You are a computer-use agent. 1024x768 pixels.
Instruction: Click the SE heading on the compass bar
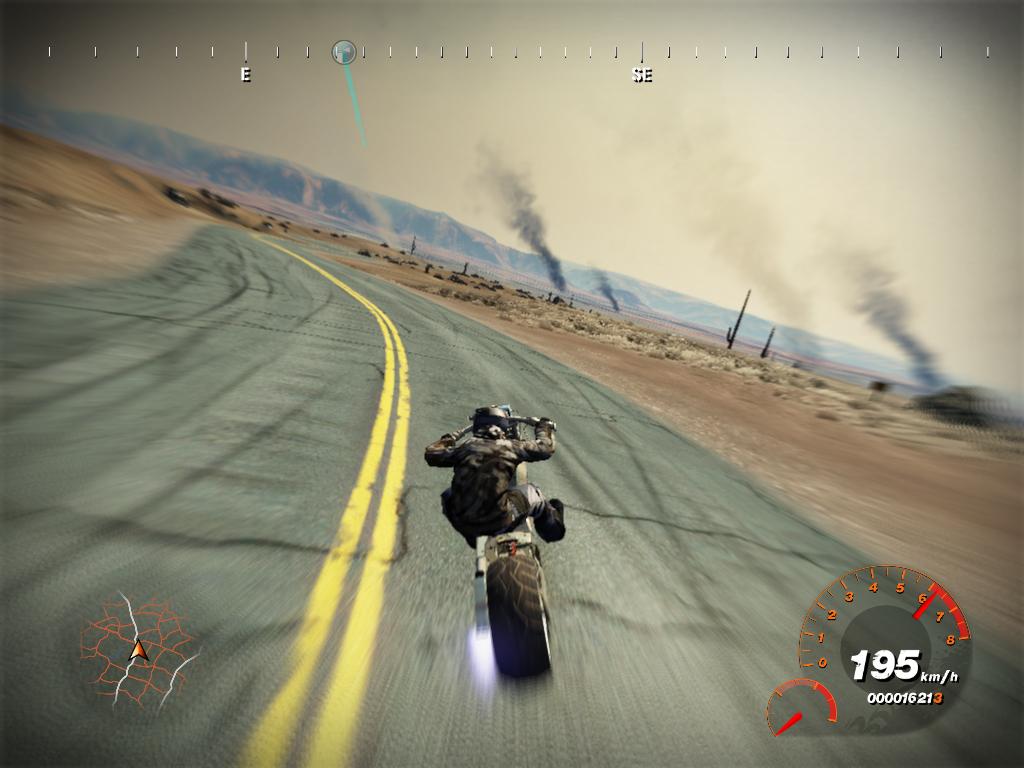tap(642, 74)
